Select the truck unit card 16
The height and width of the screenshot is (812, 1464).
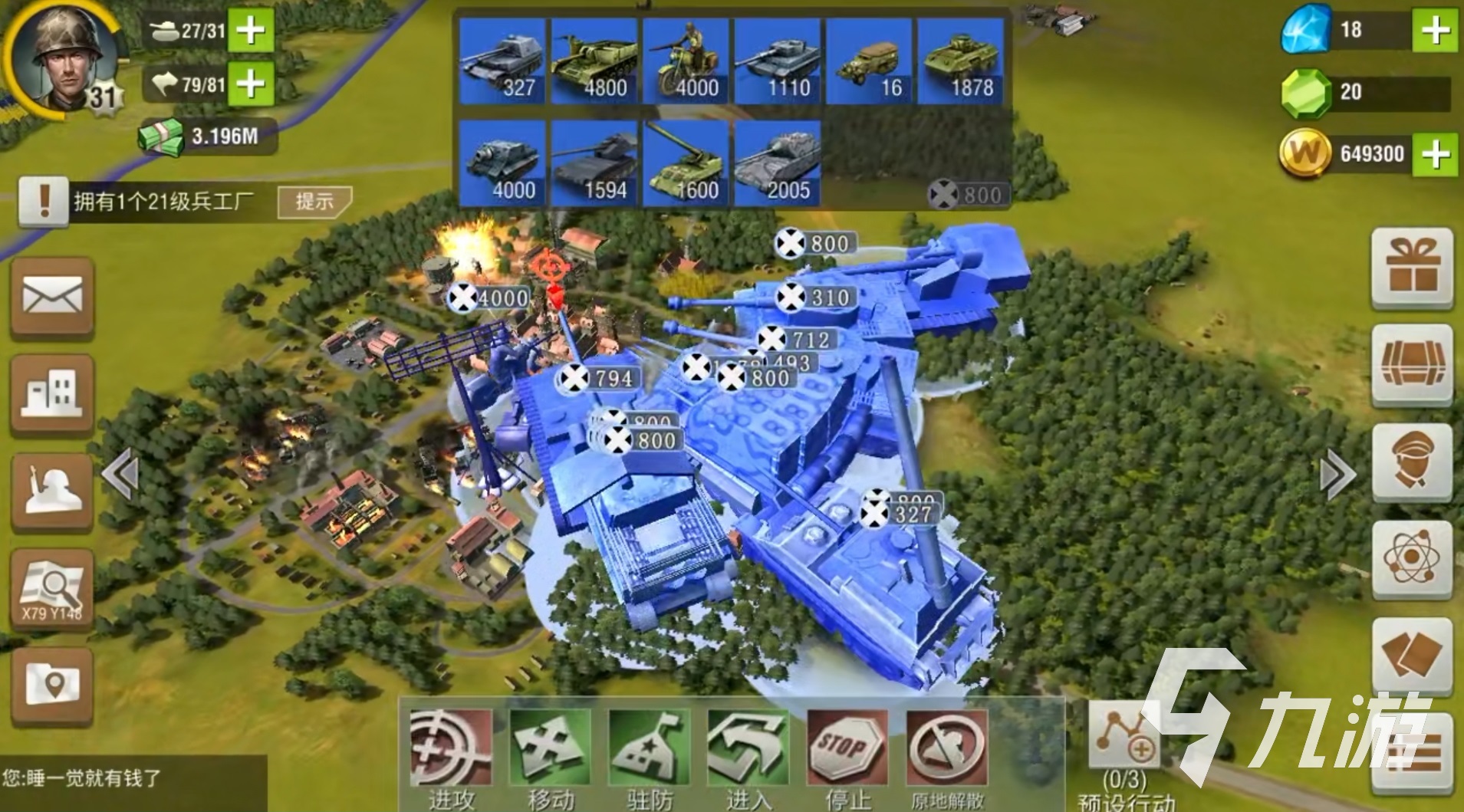coord(870,61)
